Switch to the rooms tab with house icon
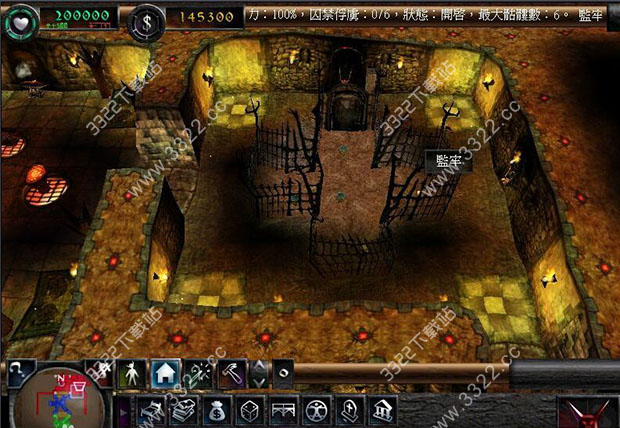Viewport: 620px width, 428px height. pyautogui.click(x=167, y=374)
